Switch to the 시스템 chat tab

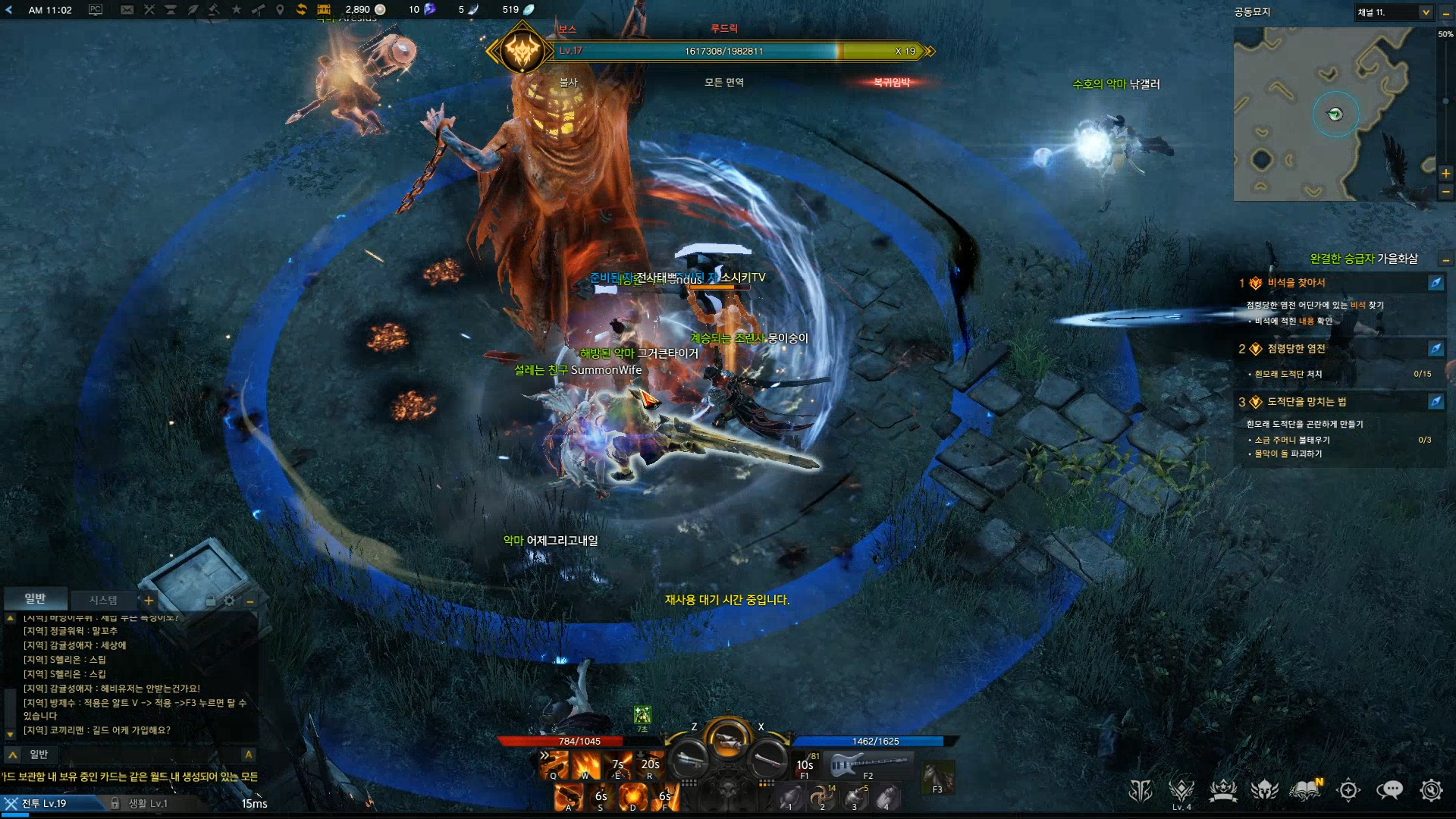click(103, 600)
